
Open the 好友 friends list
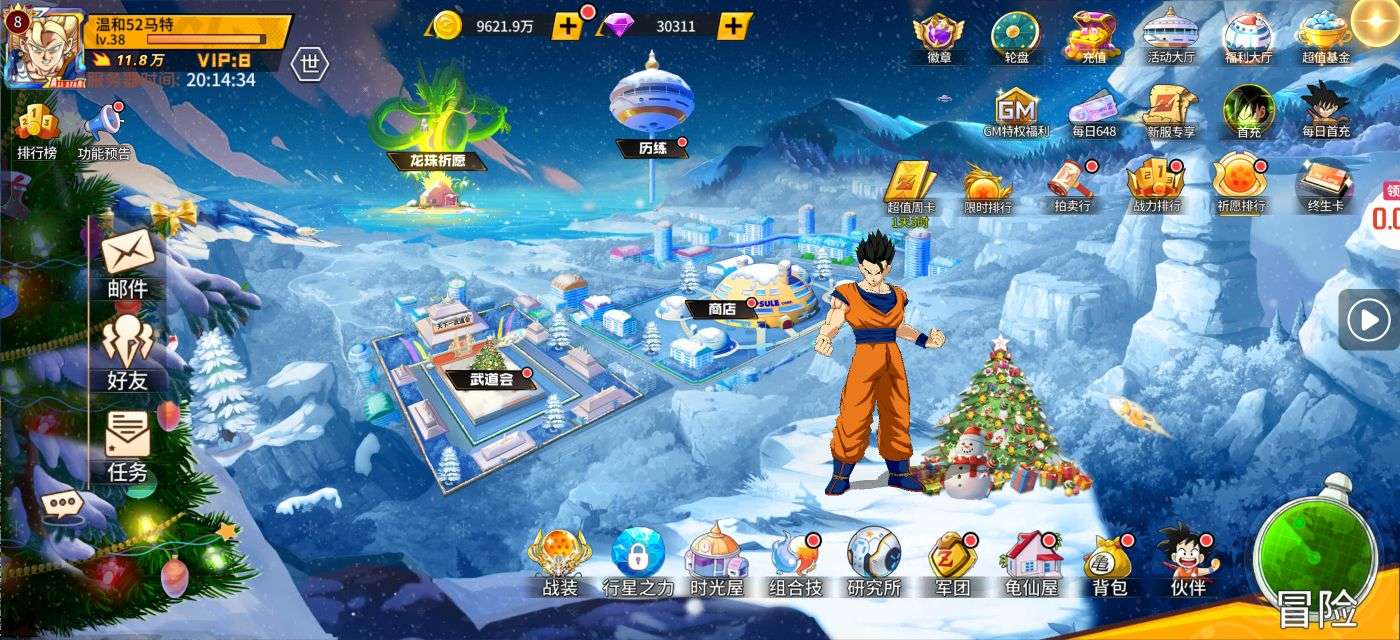(127, 350)
